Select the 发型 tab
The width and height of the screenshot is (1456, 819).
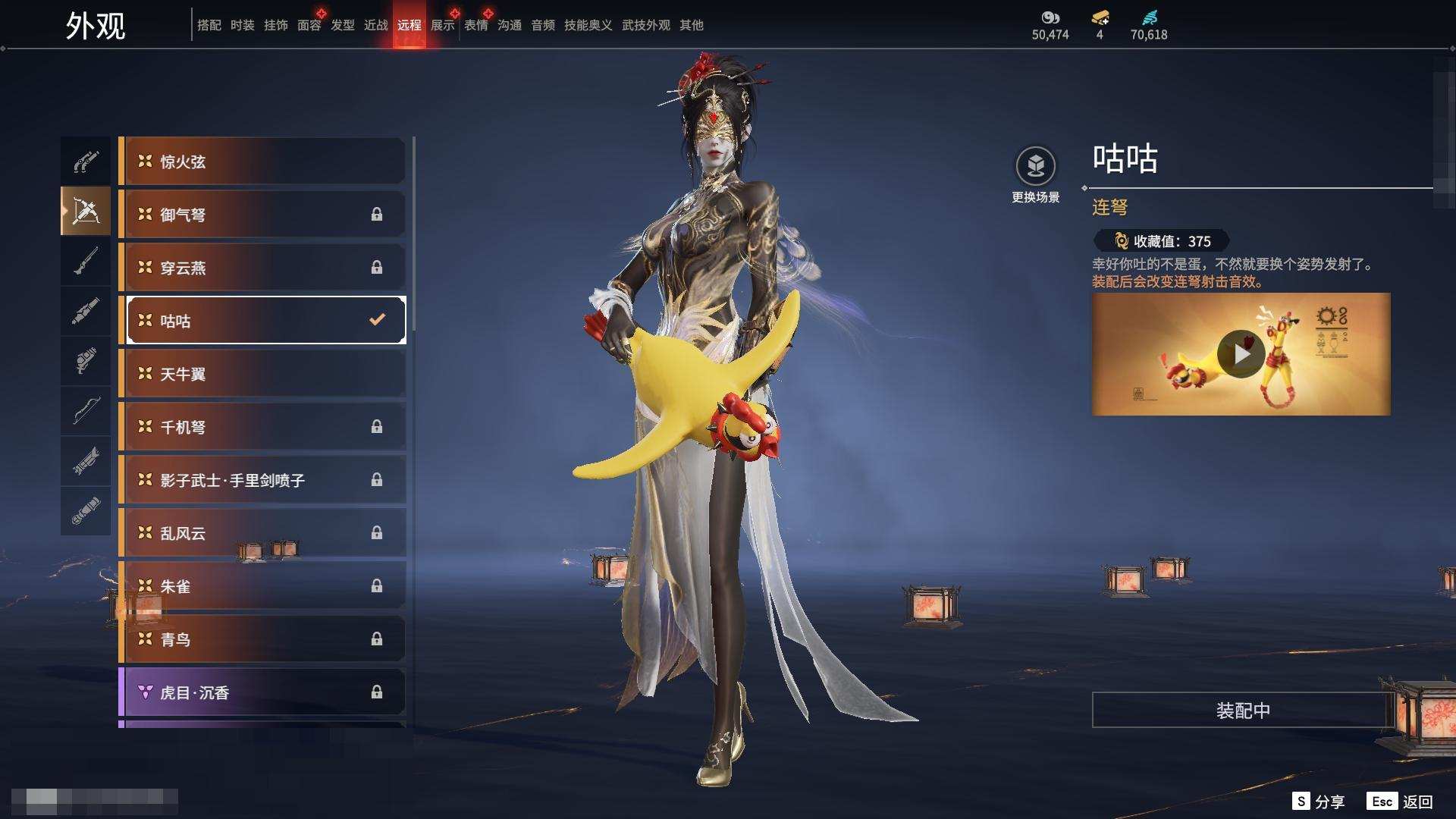click(x=342, y=25)
